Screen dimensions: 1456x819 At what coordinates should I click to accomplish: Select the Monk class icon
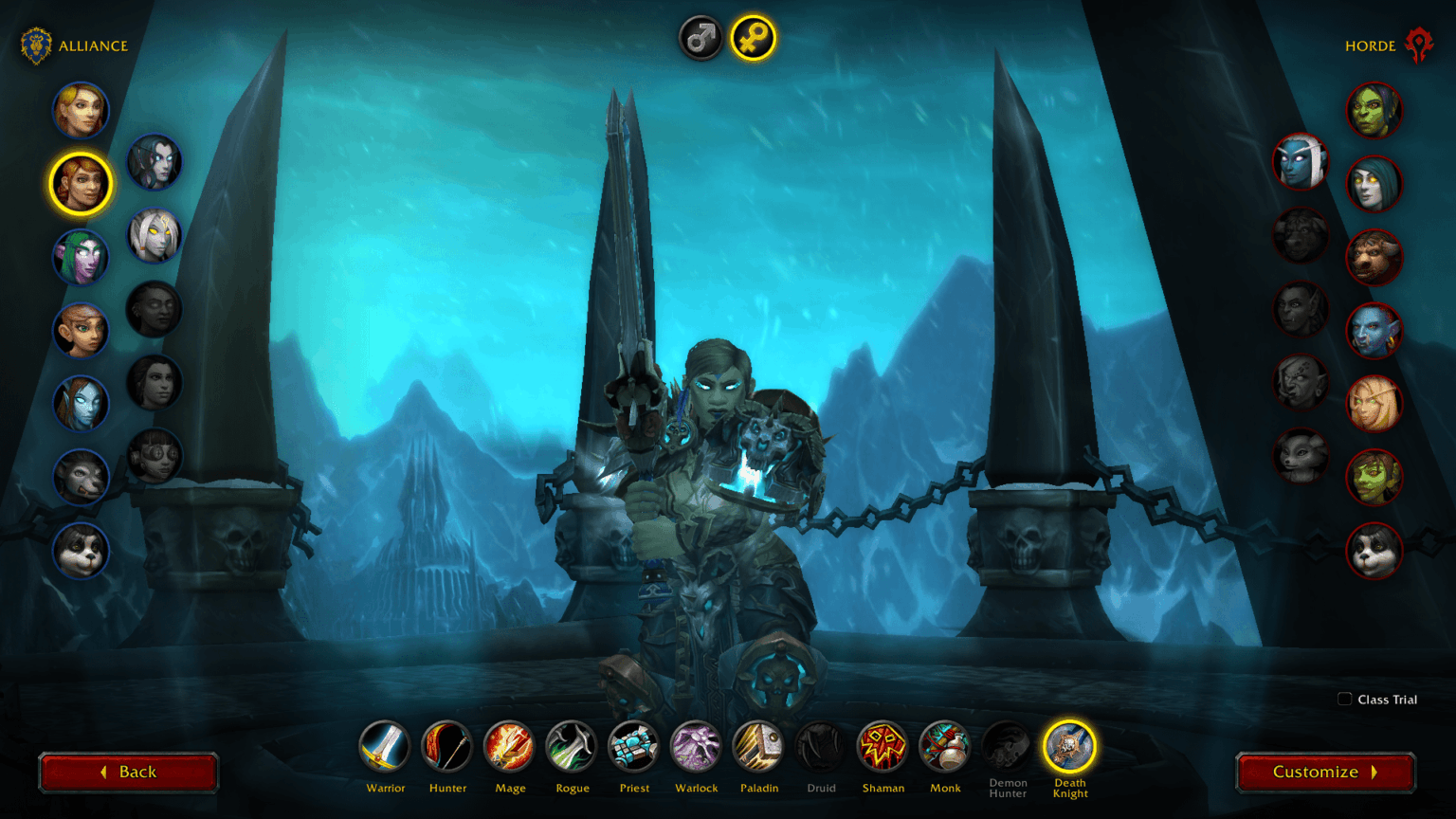coord(945,746)
